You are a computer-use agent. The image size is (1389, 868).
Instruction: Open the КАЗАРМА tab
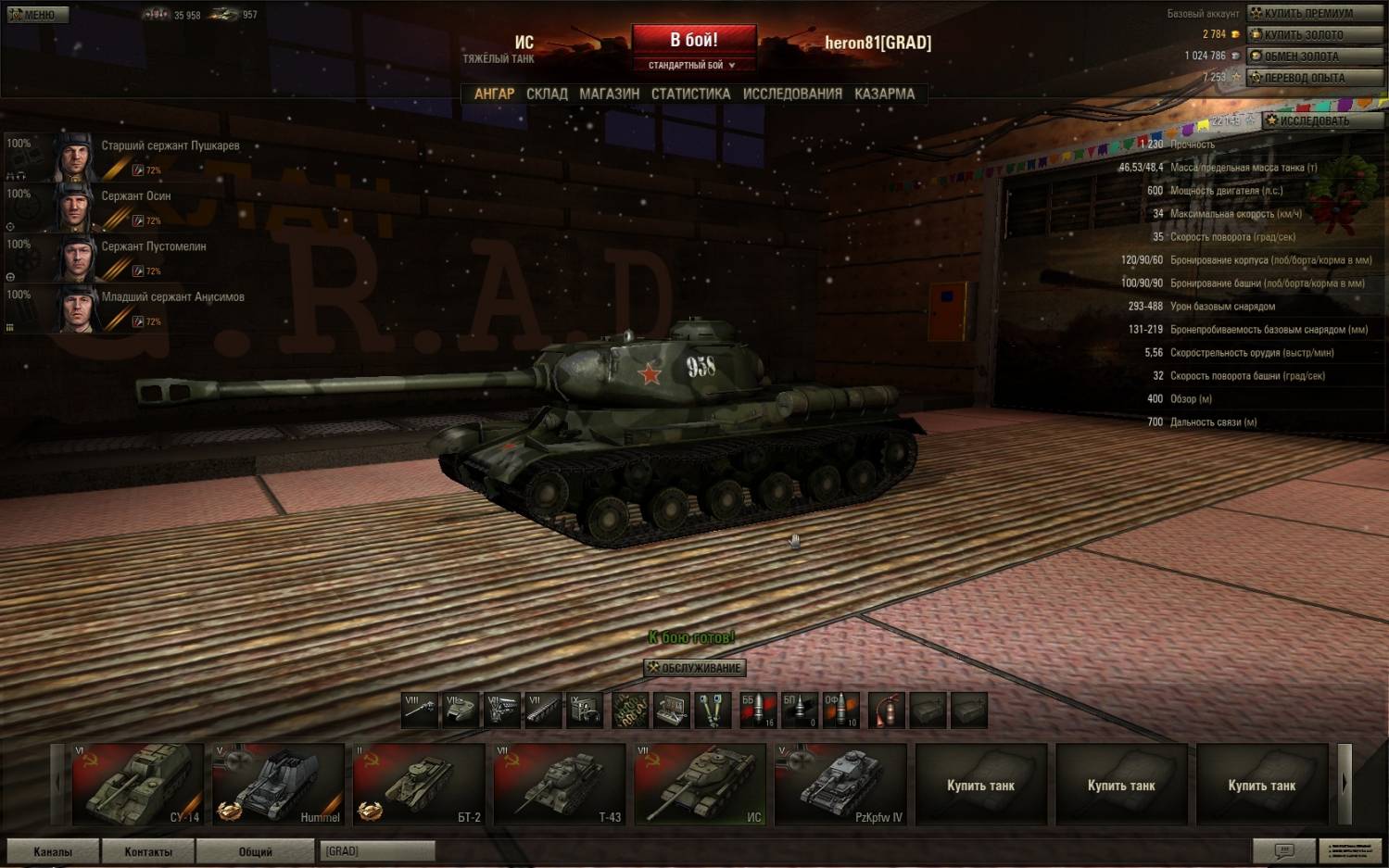pyautogui.click(x=884, y=94)
